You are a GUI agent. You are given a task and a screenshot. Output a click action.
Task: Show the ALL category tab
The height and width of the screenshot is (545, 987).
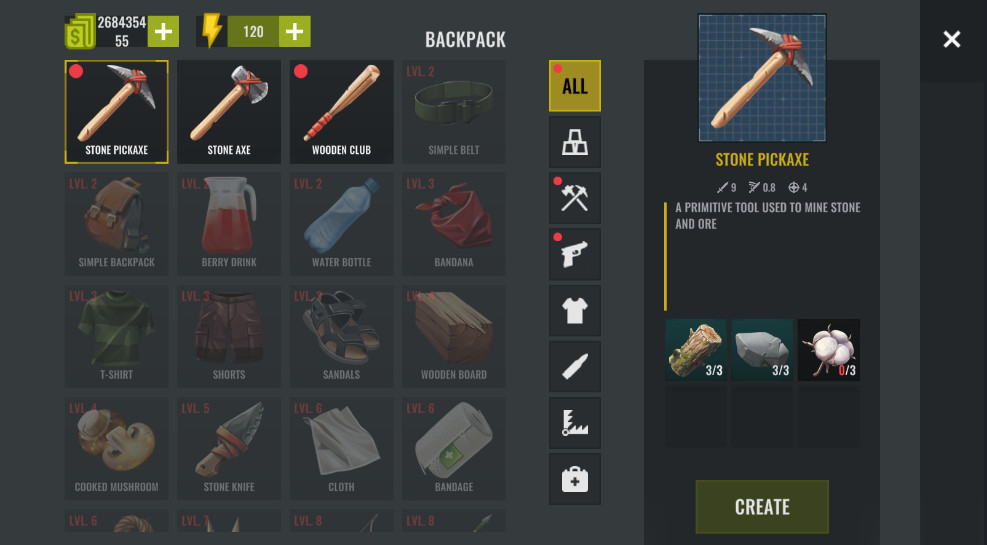click(x=574, y=86)
